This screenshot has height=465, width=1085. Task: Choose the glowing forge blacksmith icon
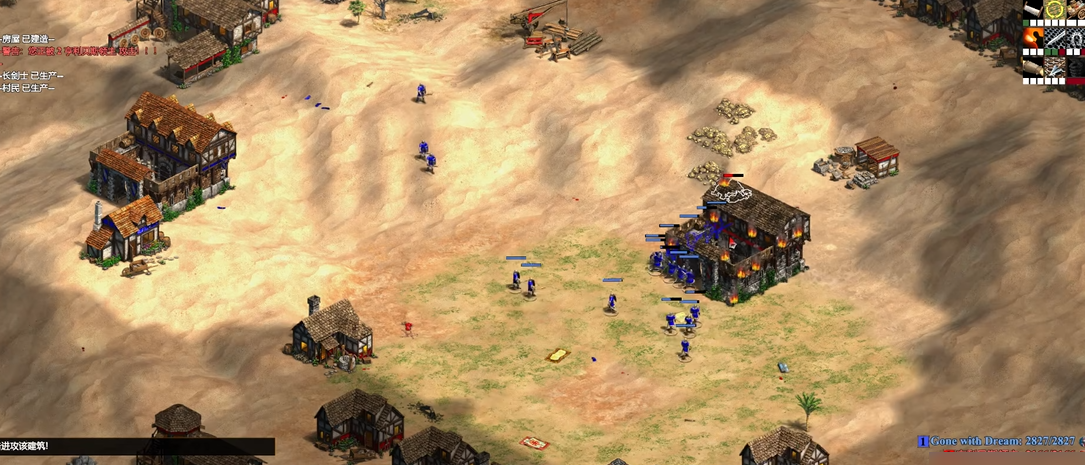coord(1033,38)
